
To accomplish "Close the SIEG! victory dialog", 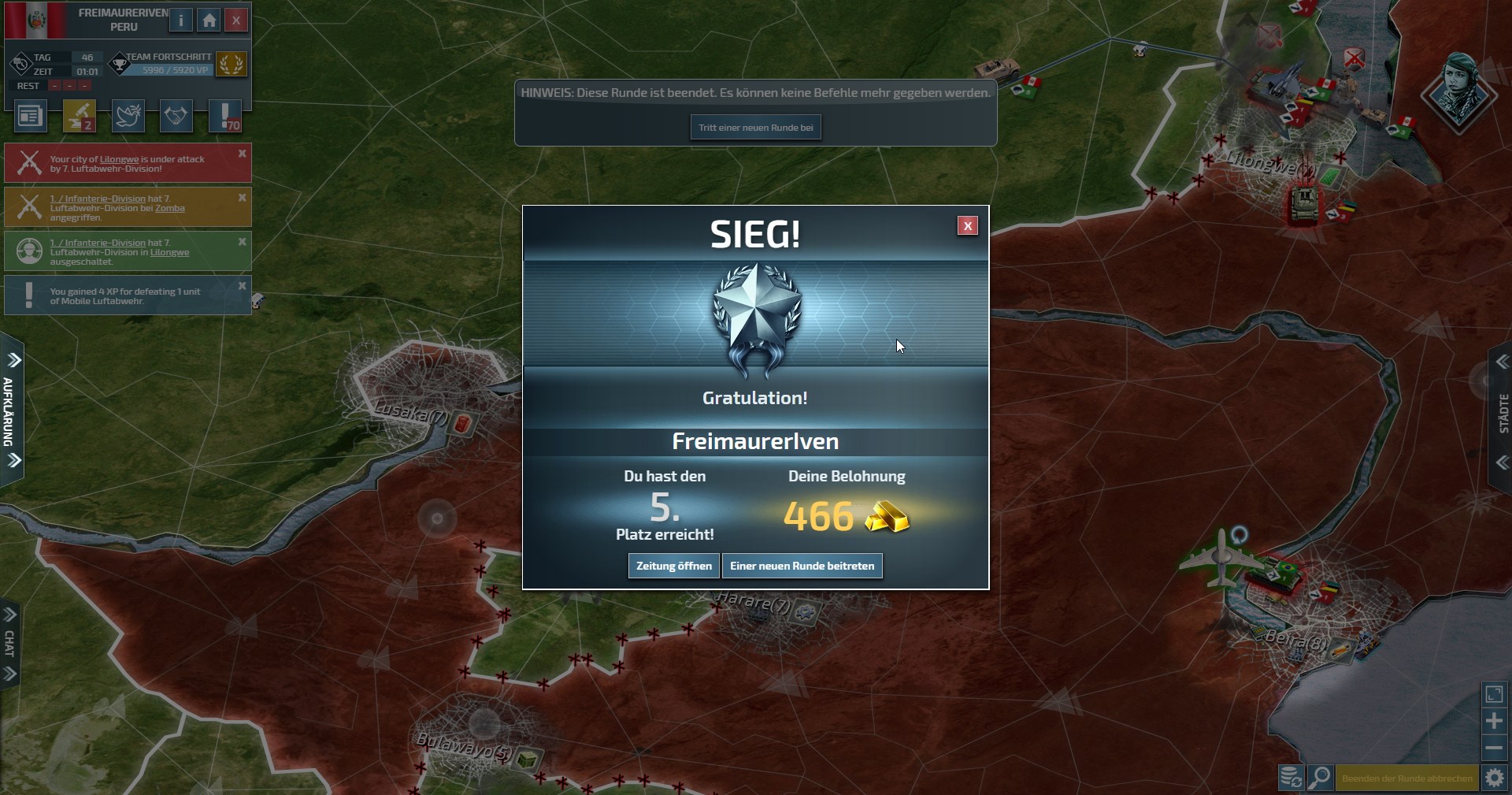I will (968, 226).
